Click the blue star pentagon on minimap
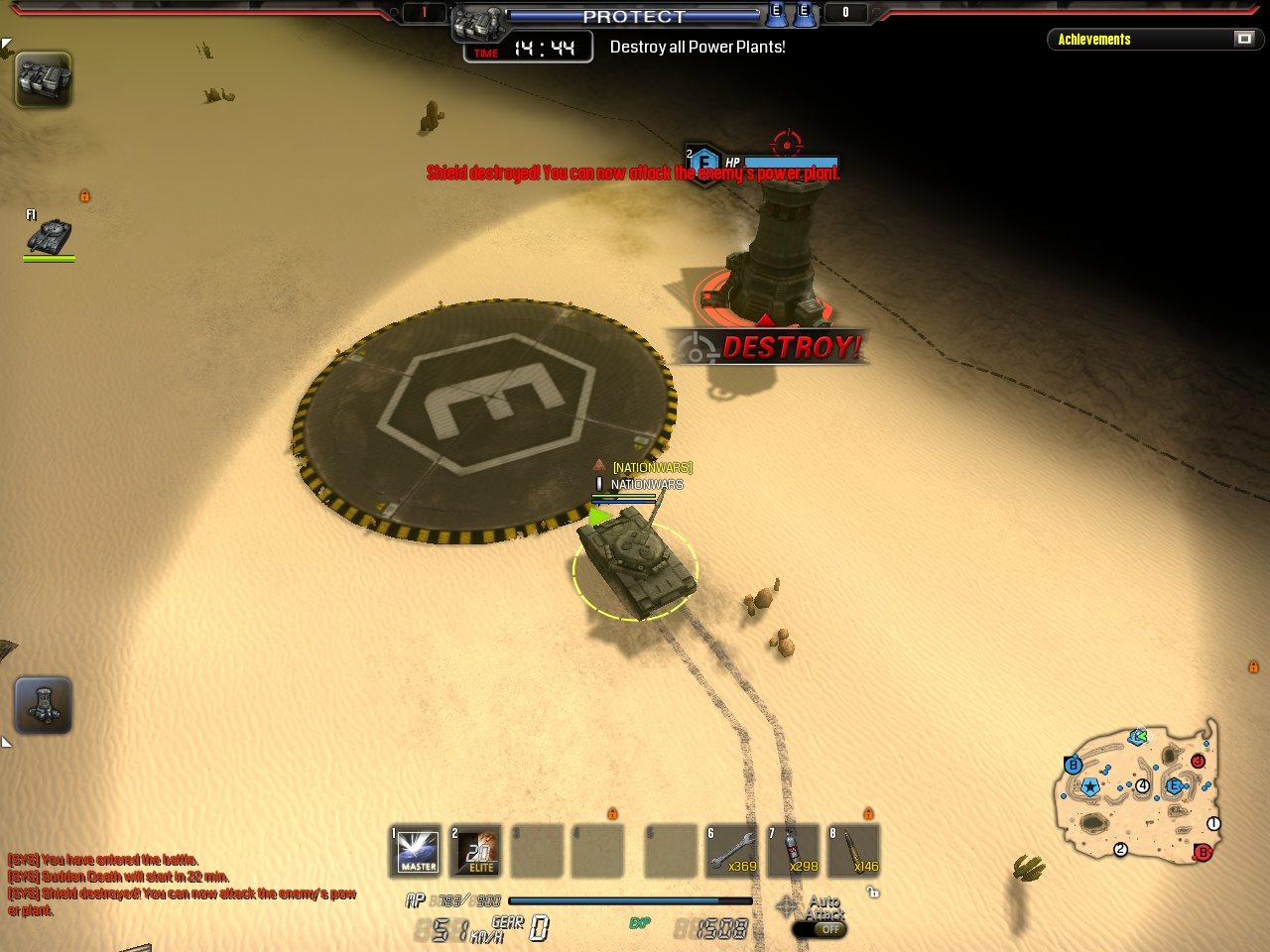1270x952 pixels. (x=1090, y=787)
